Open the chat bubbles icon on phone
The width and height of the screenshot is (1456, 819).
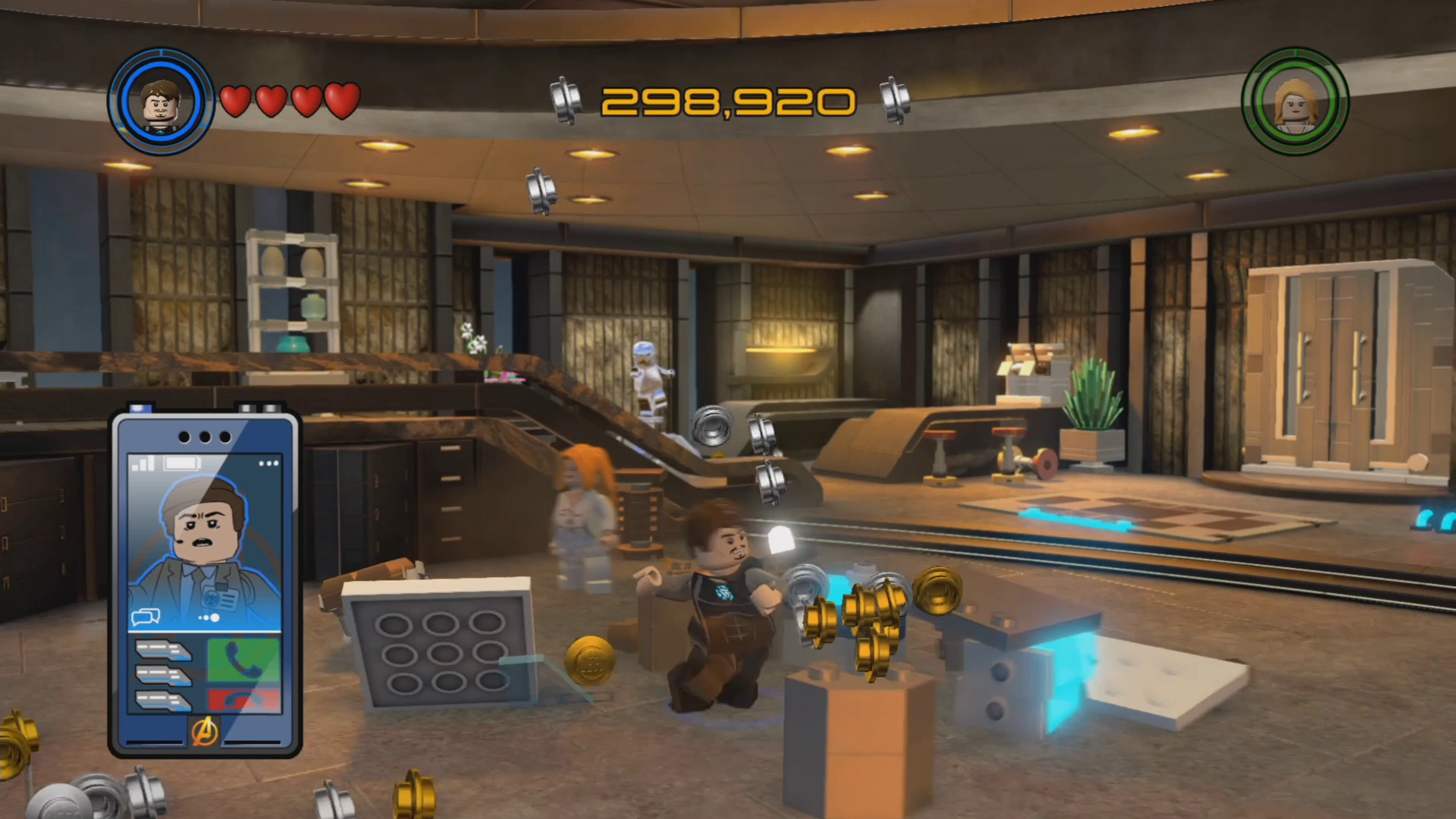click(146, 617)
